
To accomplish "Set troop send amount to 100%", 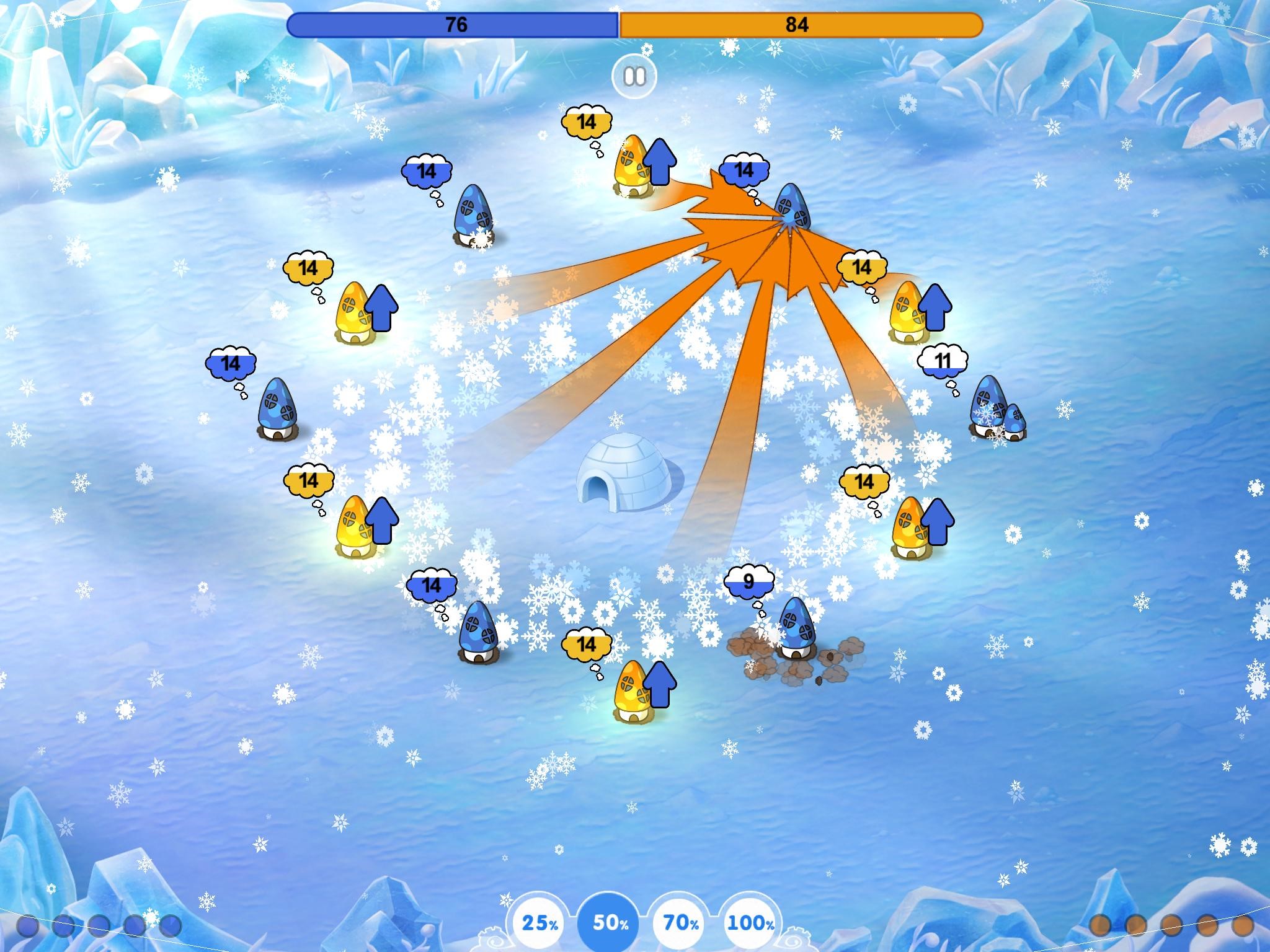I will tap(751, 923).
